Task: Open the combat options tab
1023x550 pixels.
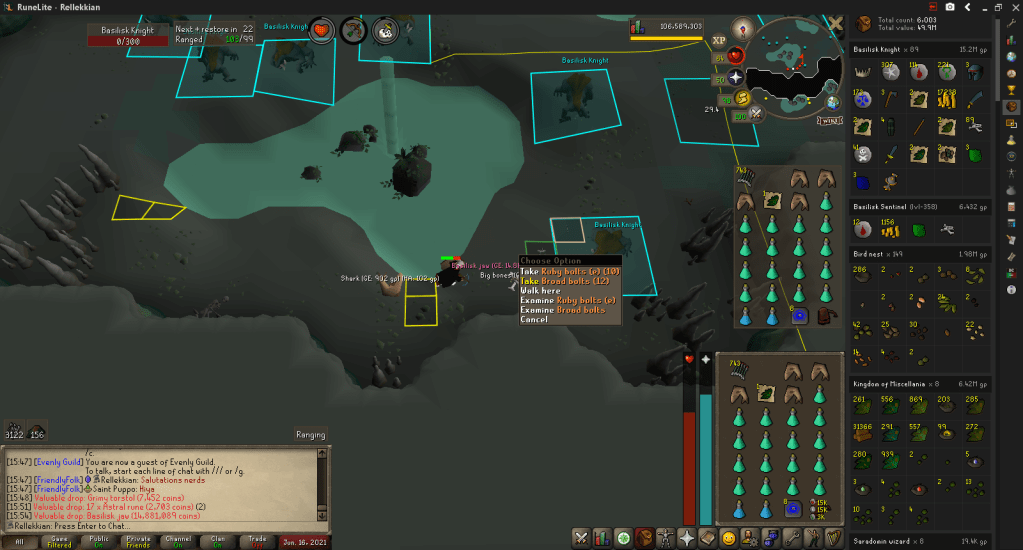Action: click(580, 539)
